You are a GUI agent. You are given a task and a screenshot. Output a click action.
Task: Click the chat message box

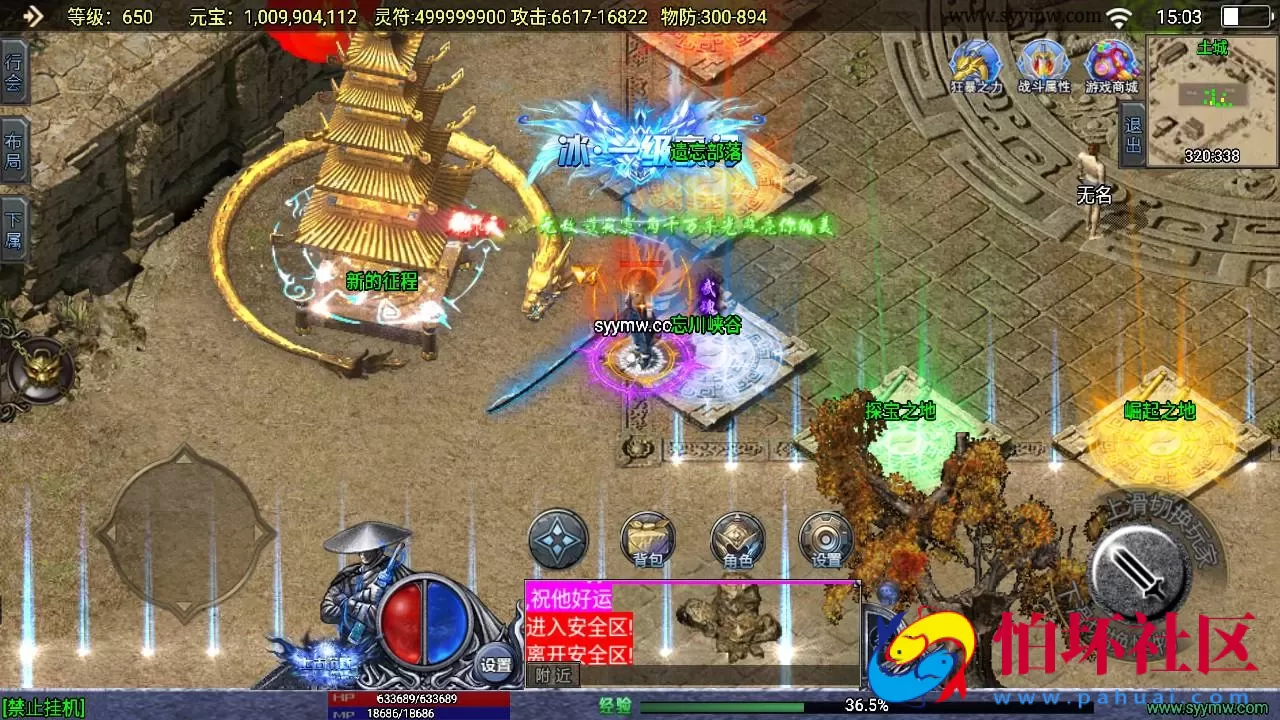click(x=692, y=625)
